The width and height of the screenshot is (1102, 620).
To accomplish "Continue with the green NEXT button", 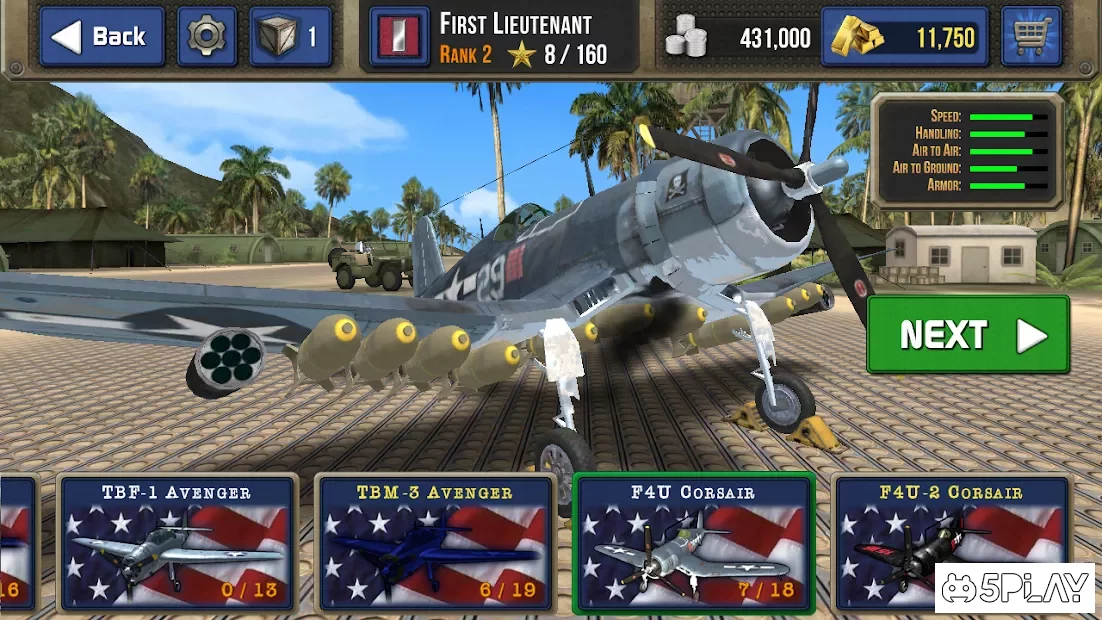I will [x=968, y=335].
